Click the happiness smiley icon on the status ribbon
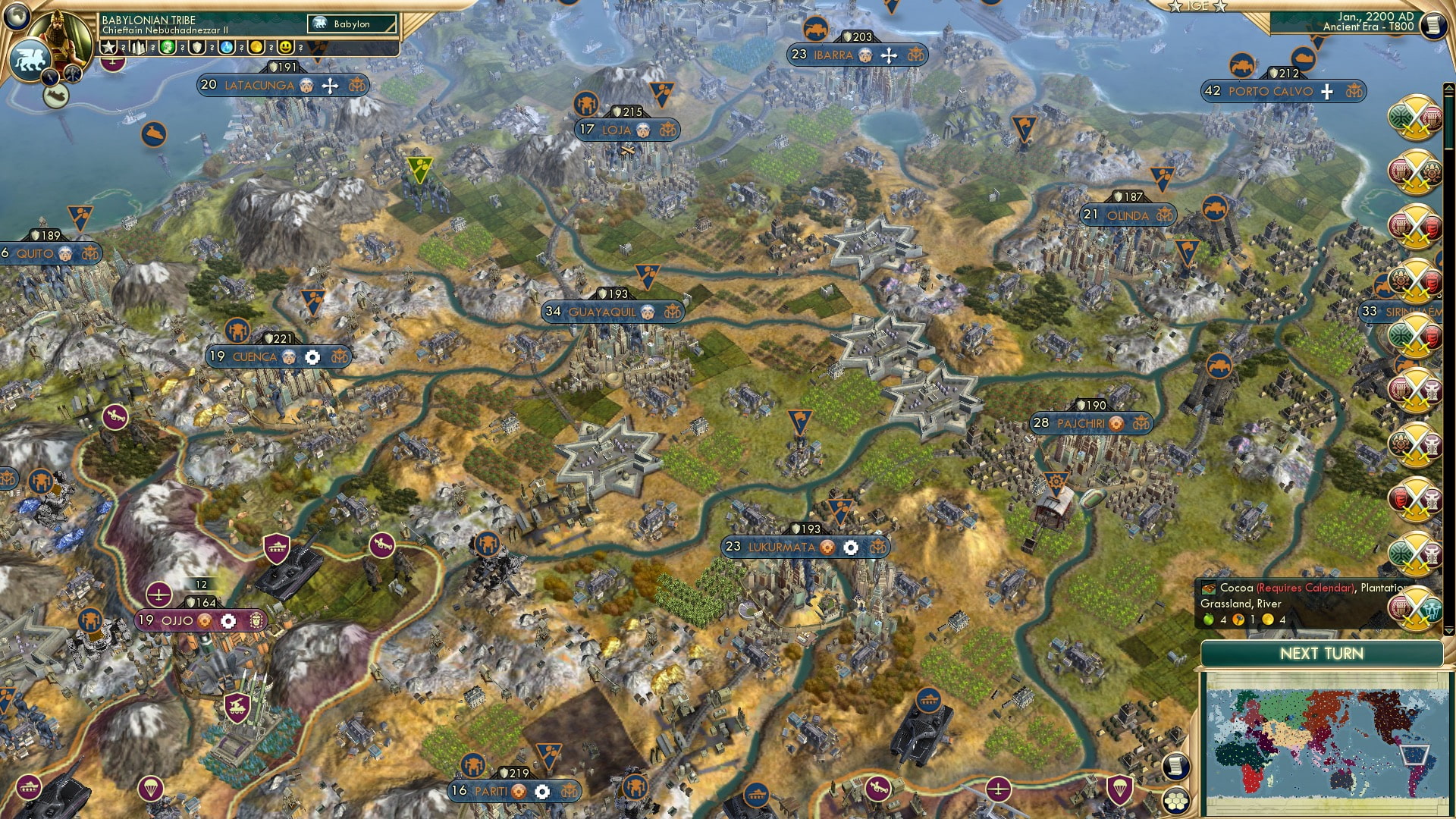 [286, 47]
